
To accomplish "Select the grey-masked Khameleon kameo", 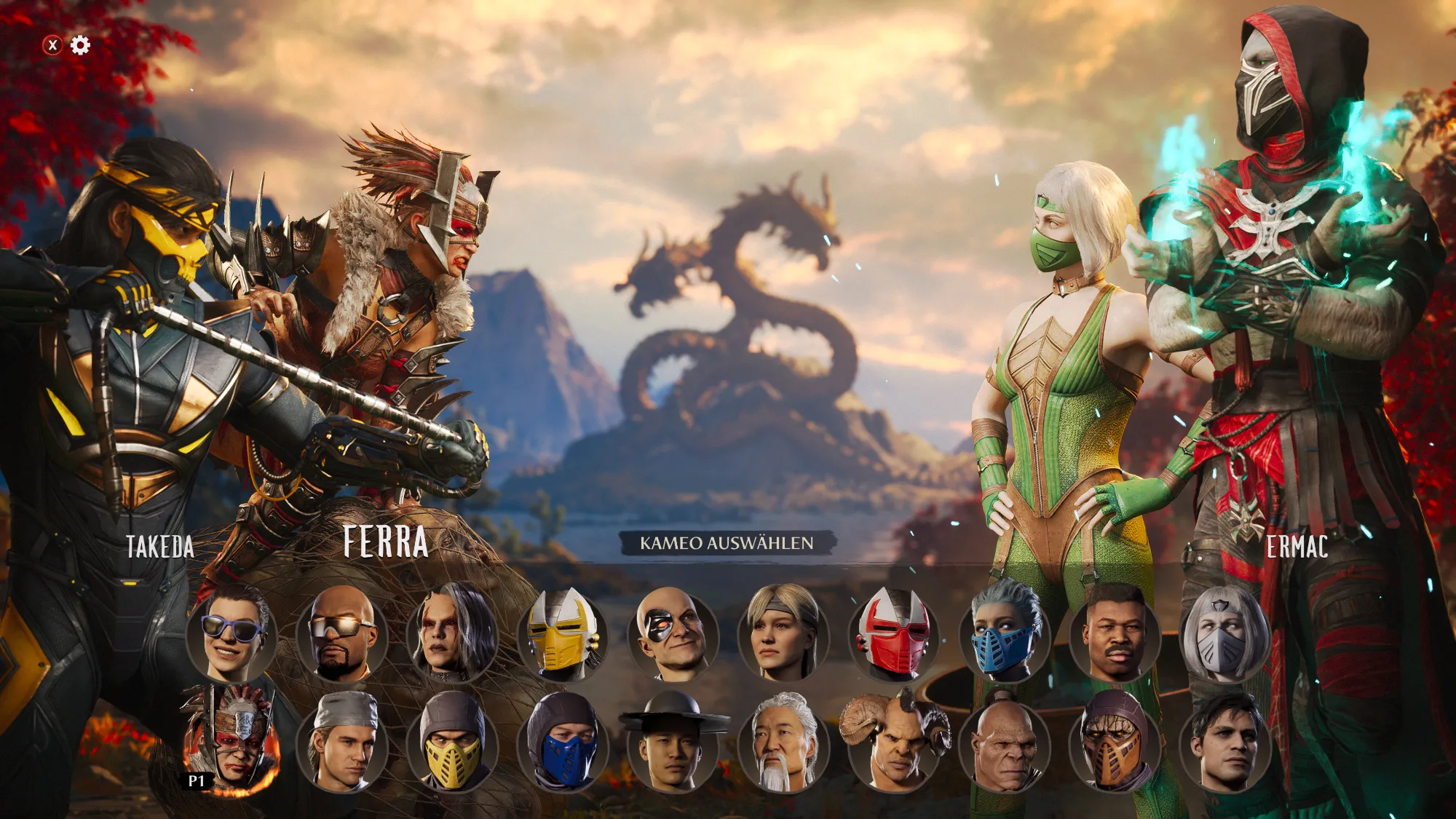I will (1225, 633).
